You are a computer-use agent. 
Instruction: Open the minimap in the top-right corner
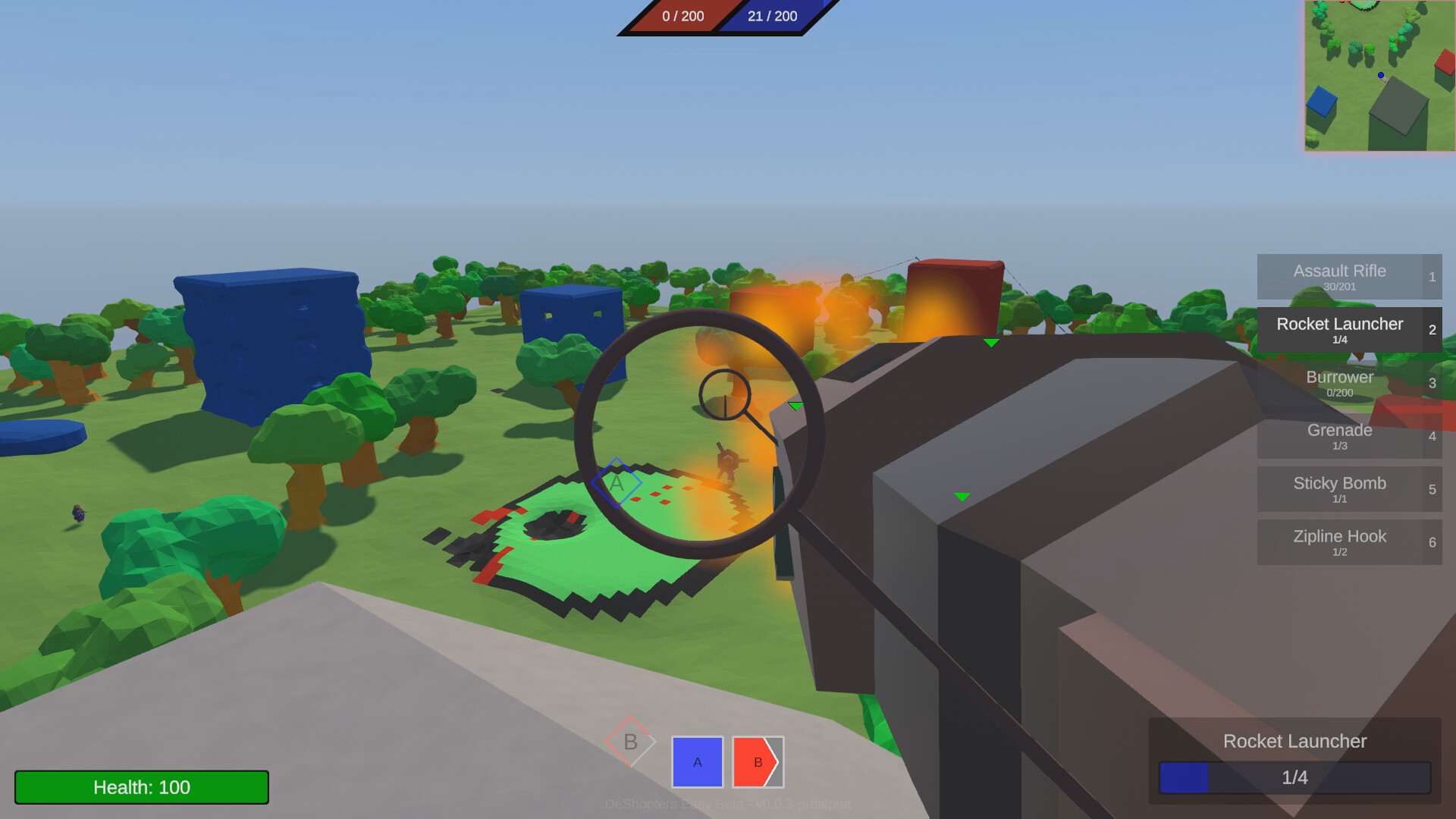pos(1379,76)
